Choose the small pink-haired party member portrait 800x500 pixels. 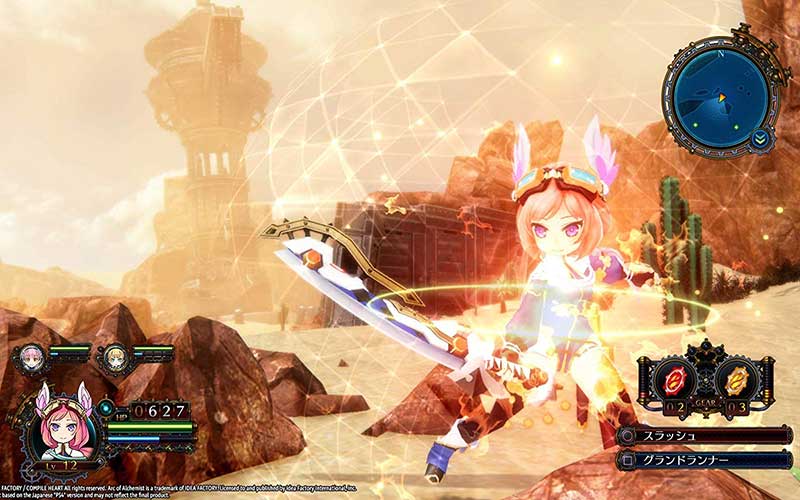click(x=28, y=358)
